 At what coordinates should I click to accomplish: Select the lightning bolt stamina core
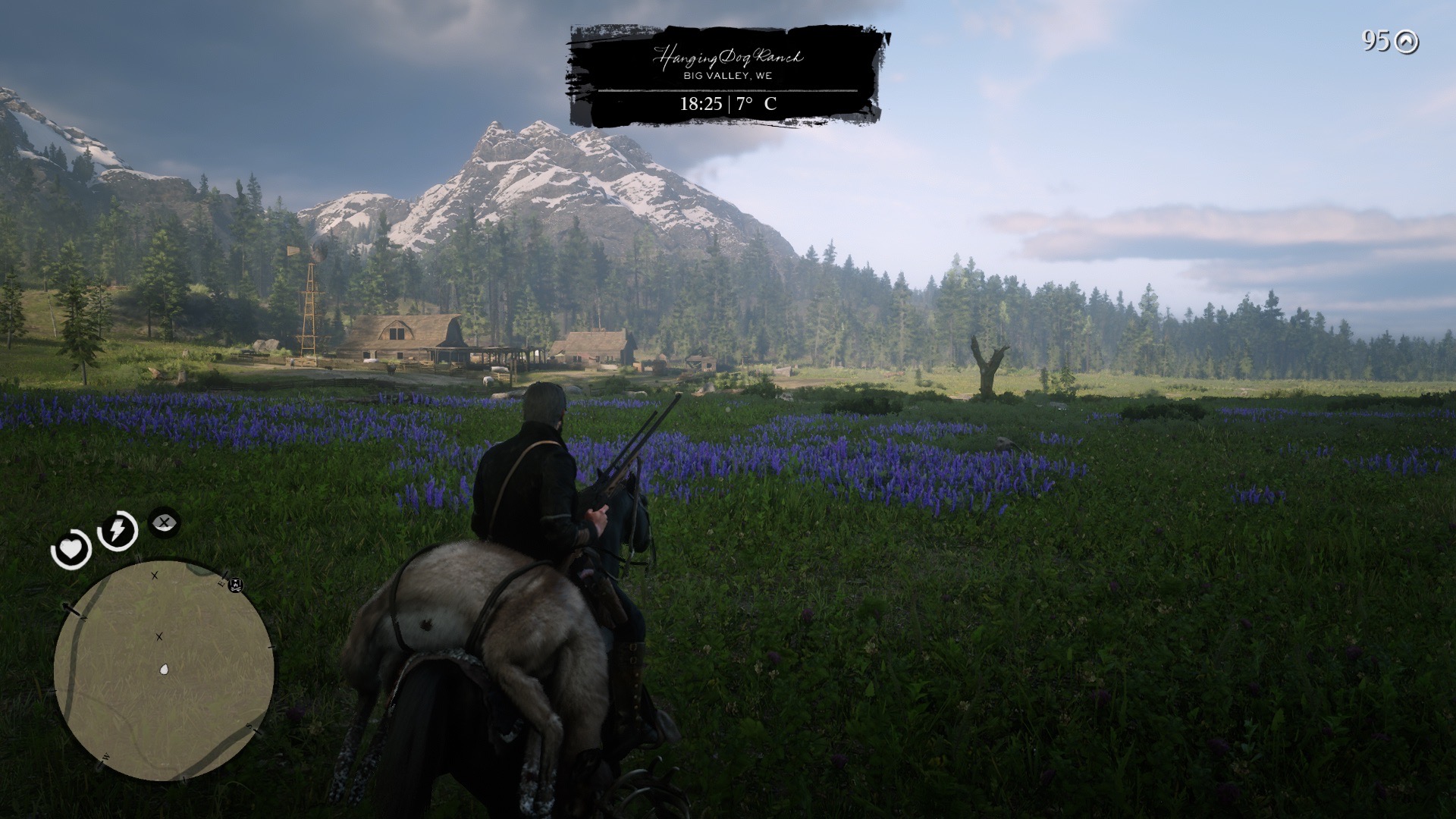tap(118, 530)
